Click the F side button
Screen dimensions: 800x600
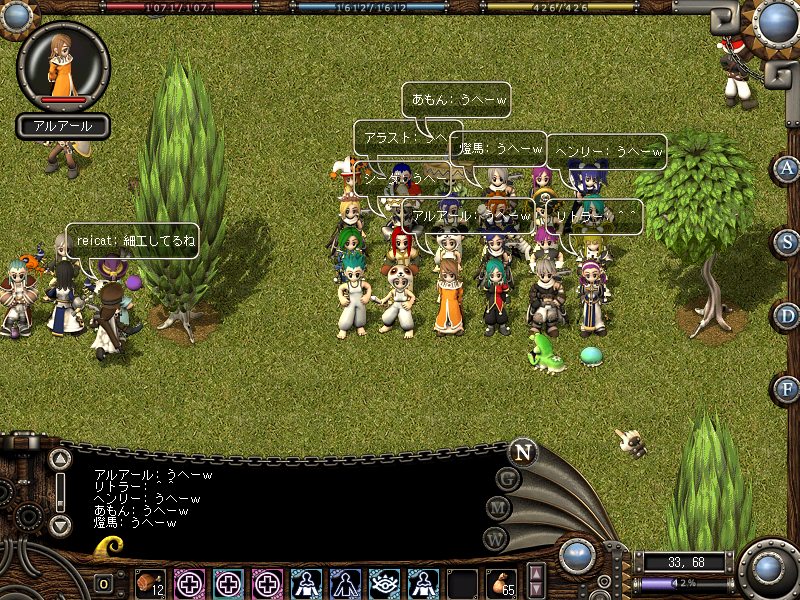click(786, 389)
